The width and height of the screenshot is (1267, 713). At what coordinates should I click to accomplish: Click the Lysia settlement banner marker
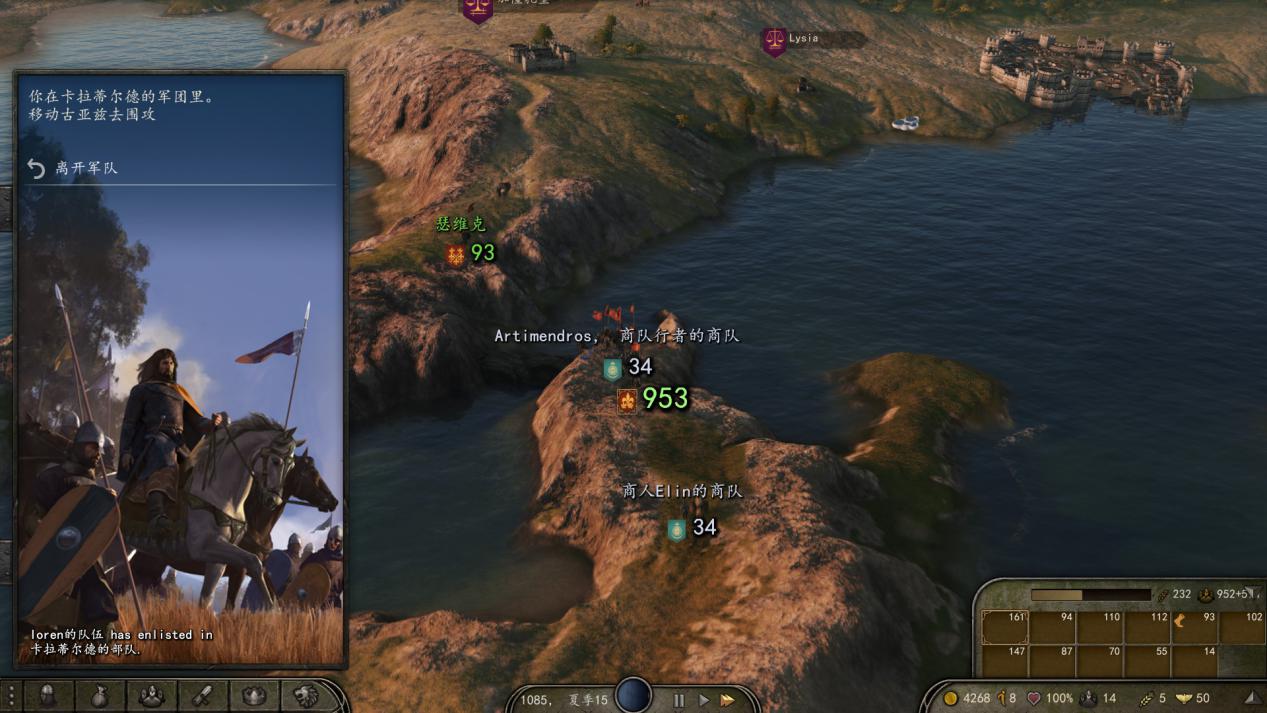(774, 41)
